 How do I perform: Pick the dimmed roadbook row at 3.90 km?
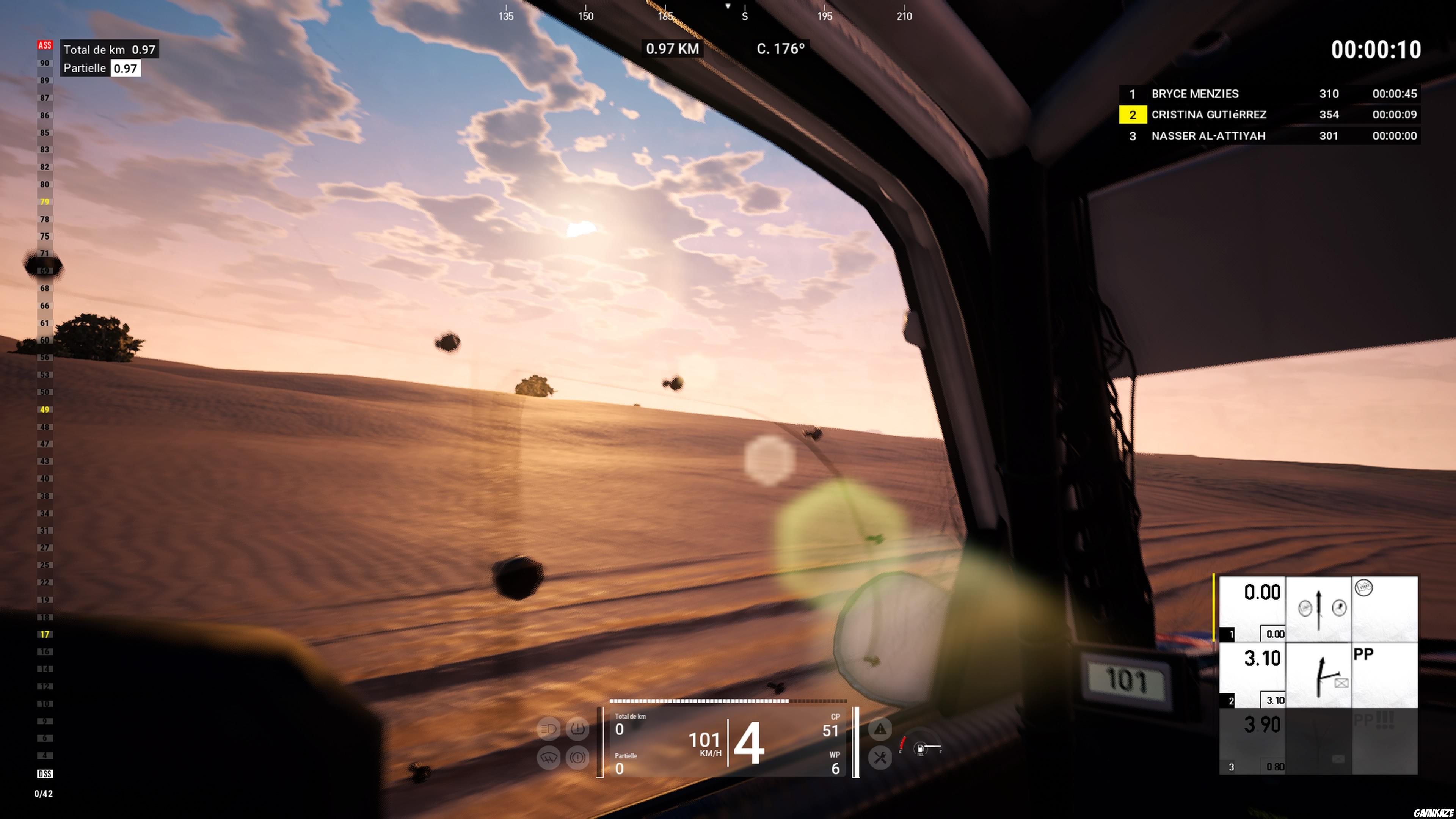pos(1318,741)
